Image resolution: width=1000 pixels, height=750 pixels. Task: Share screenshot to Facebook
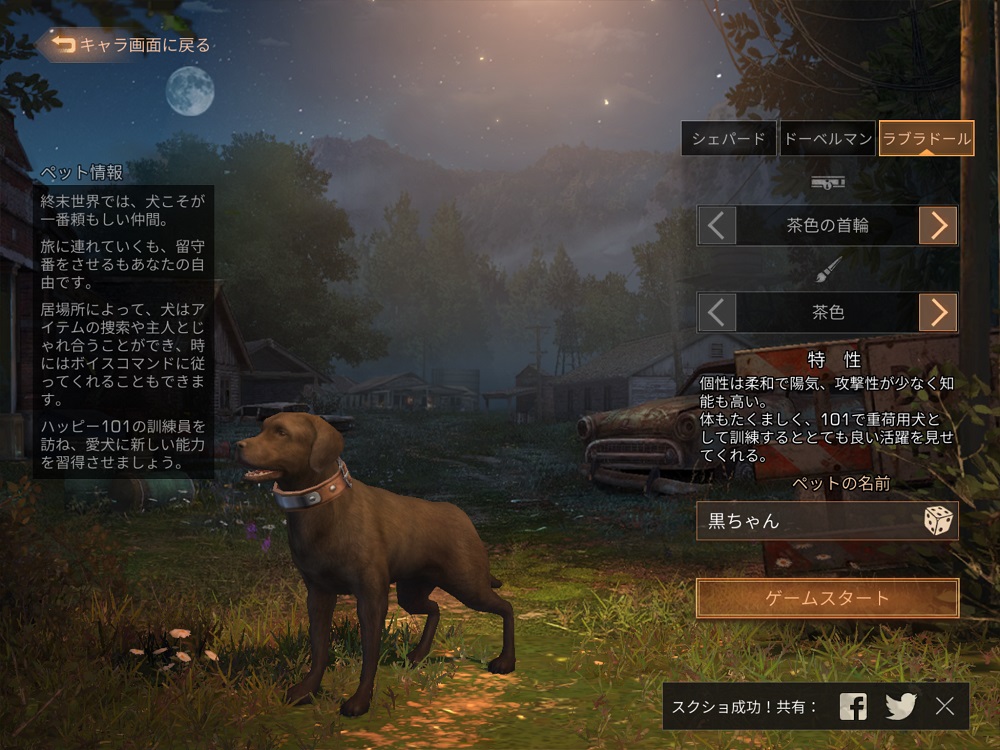853,707
